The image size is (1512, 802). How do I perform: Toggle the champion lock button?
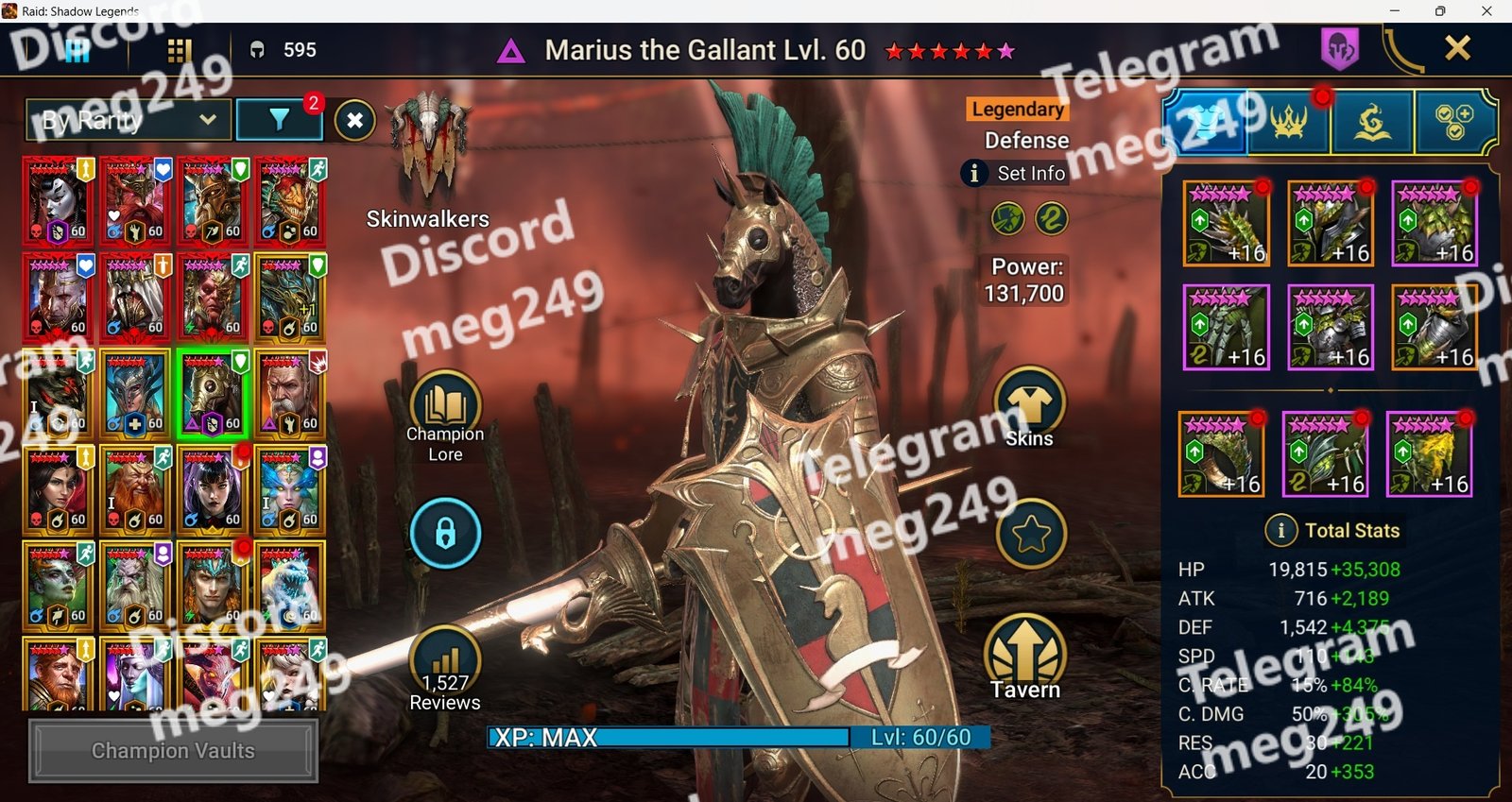[445, 534]
